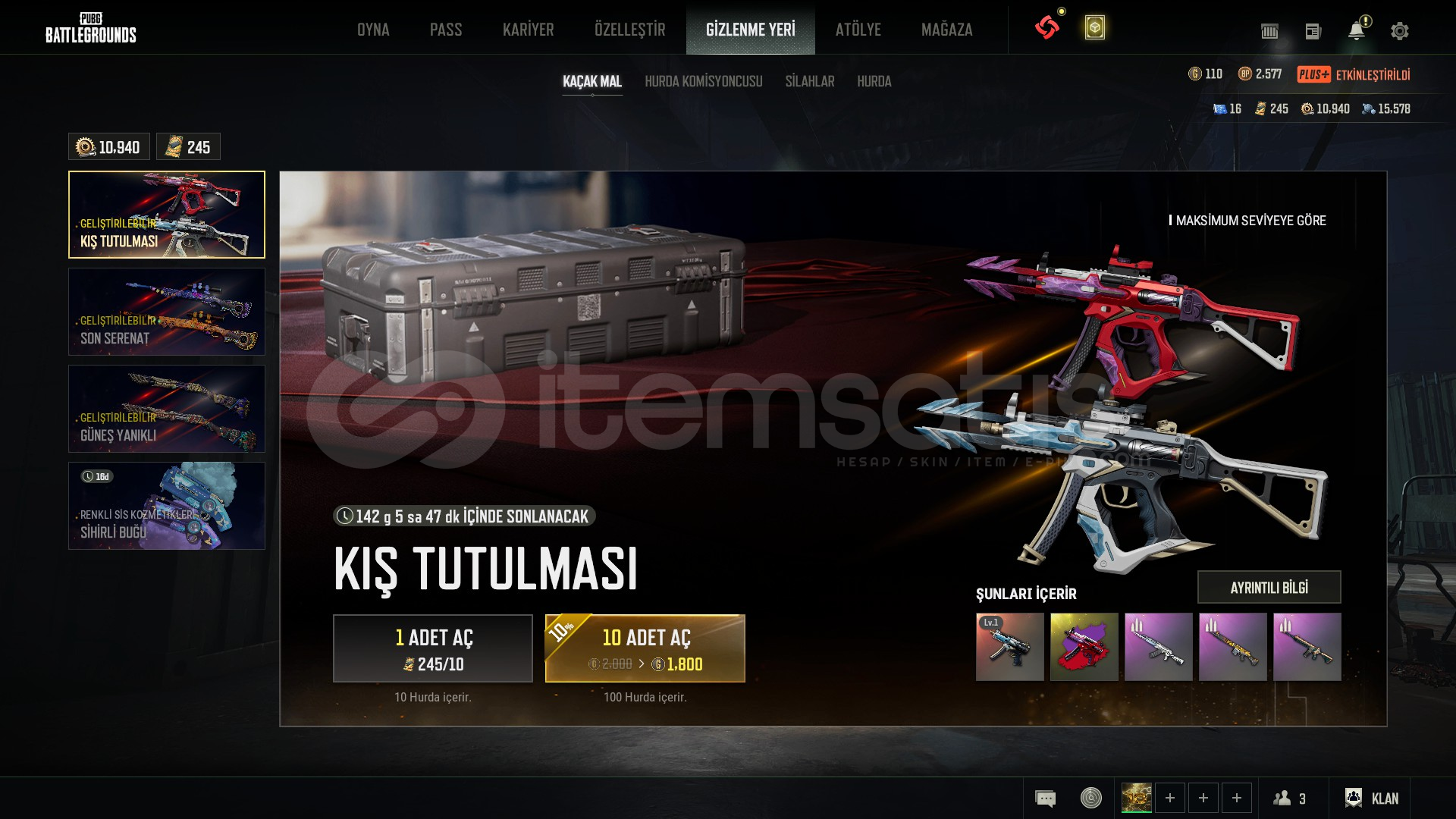This screenshot has width=1456, height=819.
Task: Switch to the PASS tab
Action: [446, 30]
